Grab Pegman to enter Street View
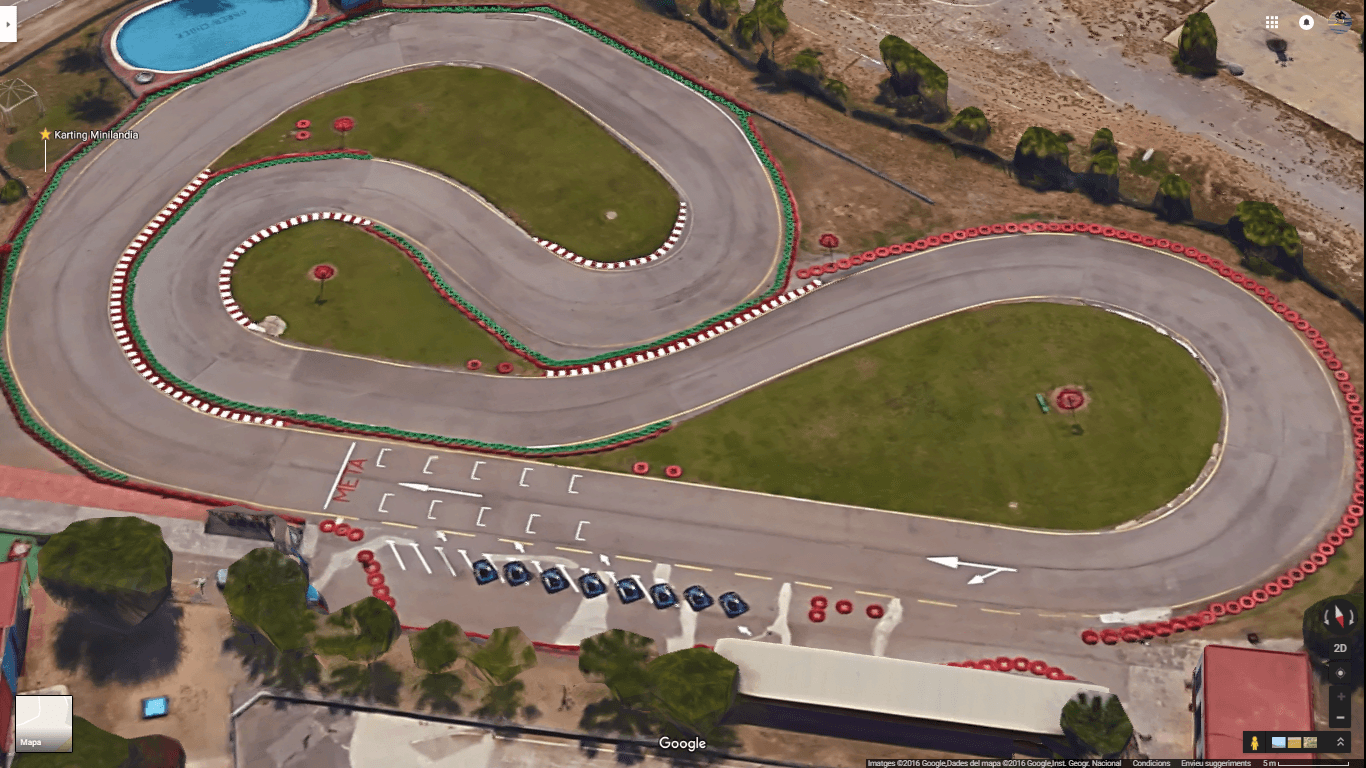1366x768 pixels. coord(1255,740)
